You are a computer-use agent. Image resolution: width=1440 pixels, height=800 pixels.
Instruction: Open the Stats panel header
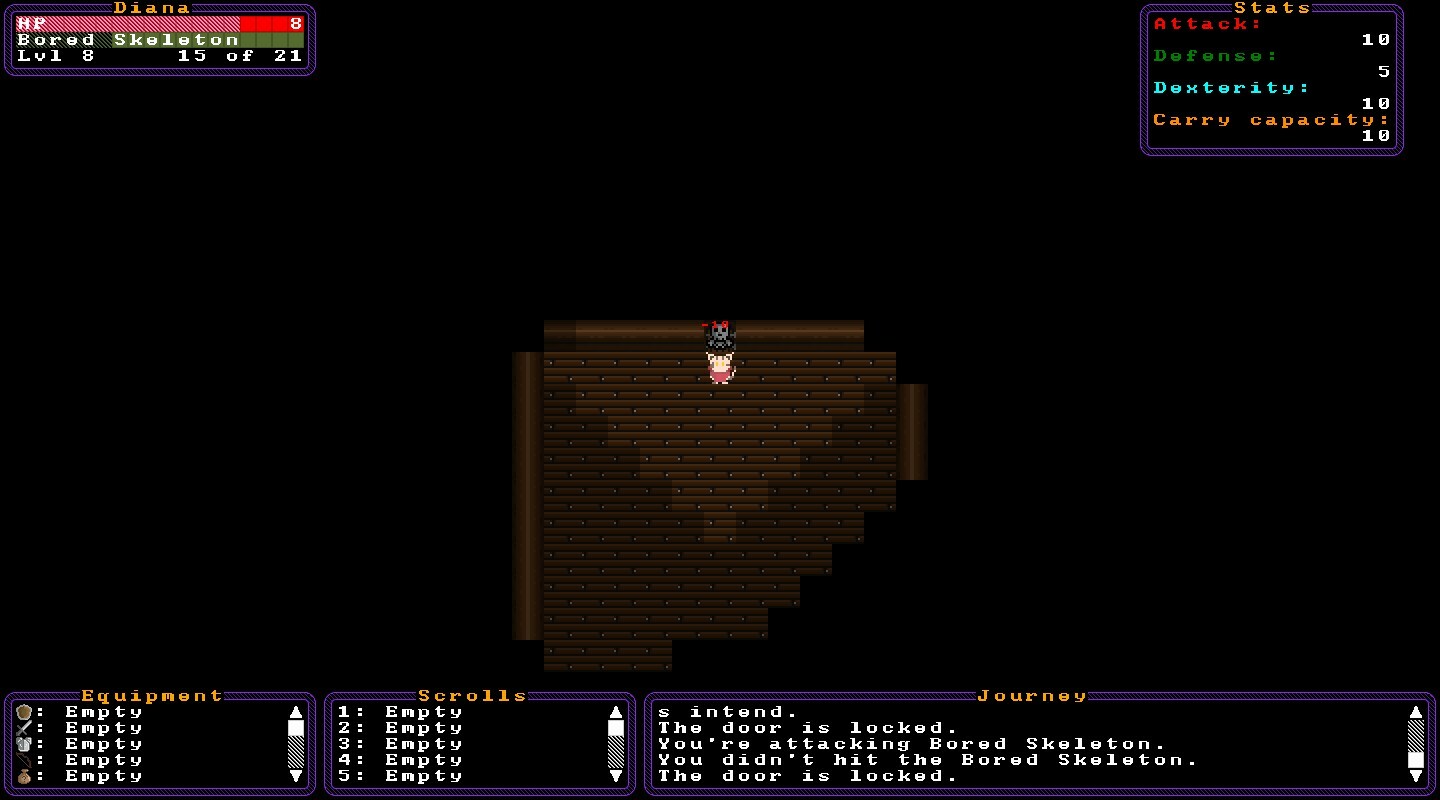pyautogui.click(x=1275, y=8)
